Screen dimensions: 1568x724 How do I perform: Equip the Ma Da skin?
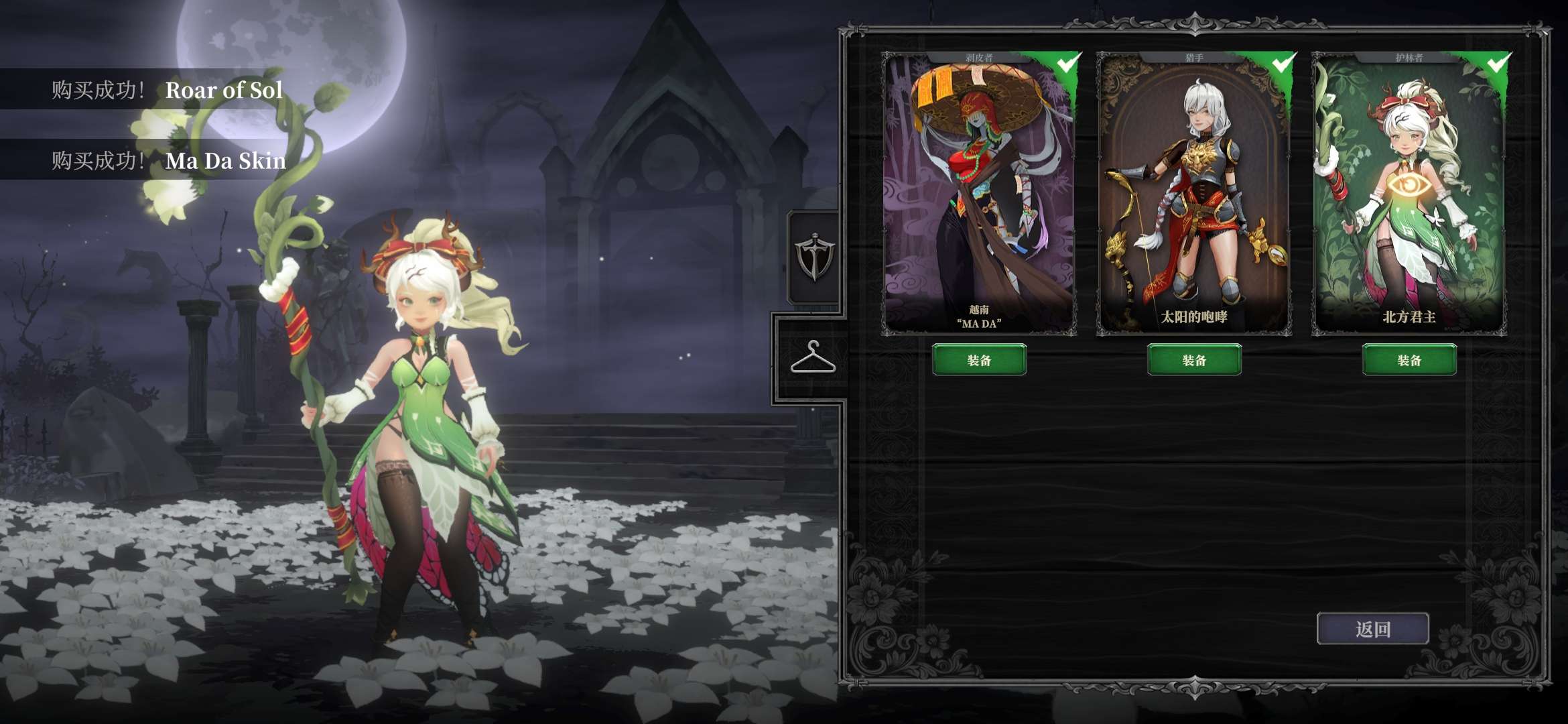point(979,360)
